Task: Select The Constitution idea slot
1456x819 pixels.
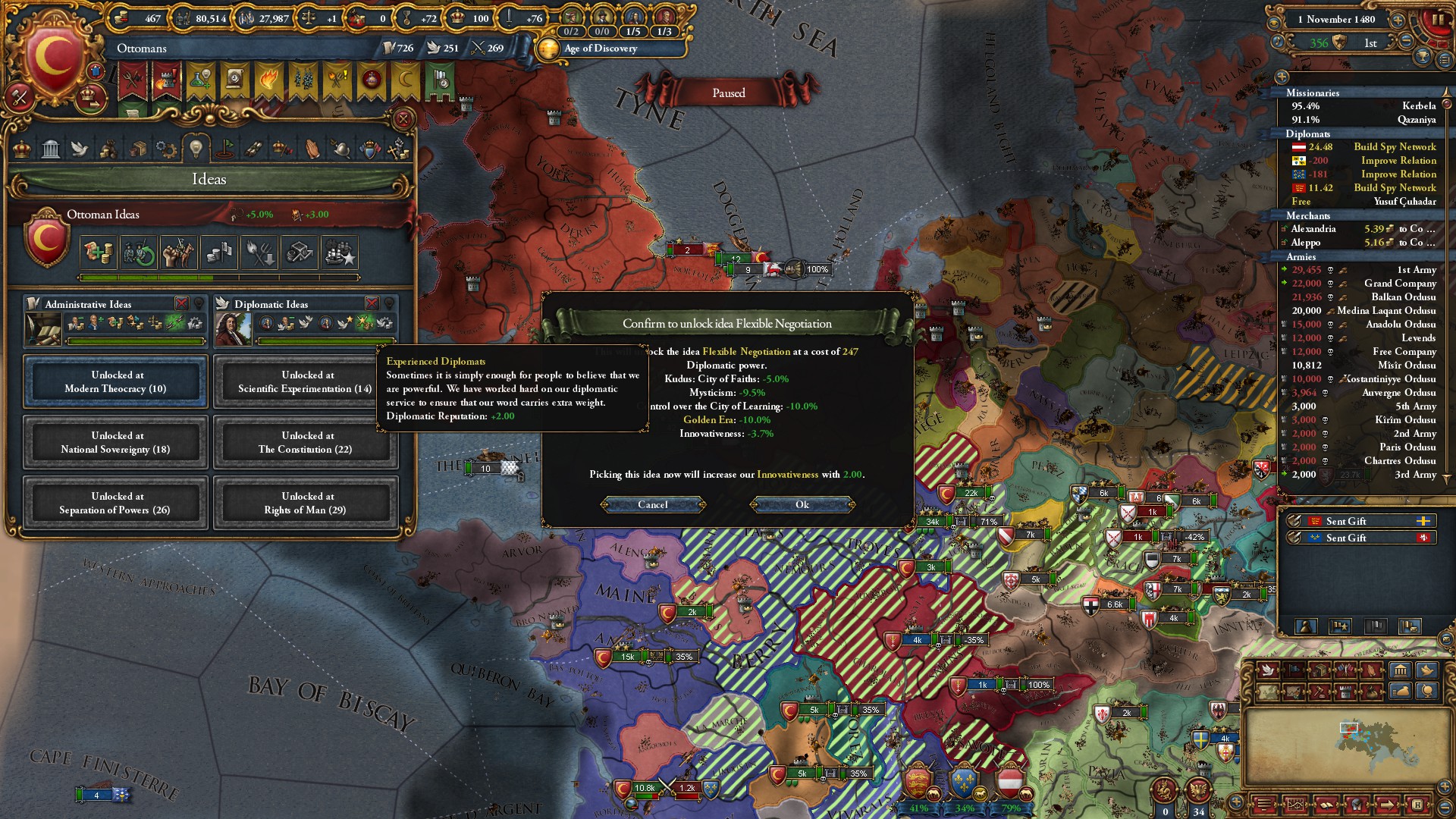Action: coord(305,442)
